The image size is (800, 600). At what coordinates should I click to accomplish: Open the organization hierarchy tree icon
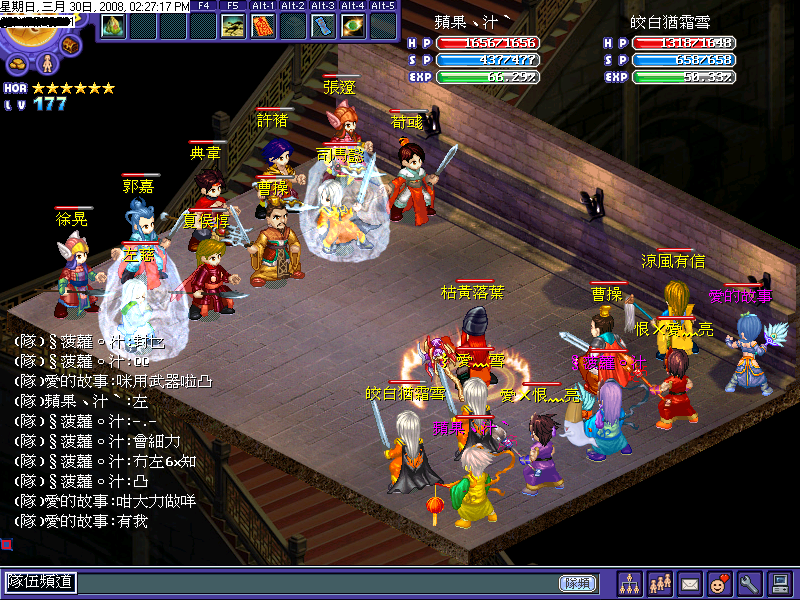pos(630,583)
